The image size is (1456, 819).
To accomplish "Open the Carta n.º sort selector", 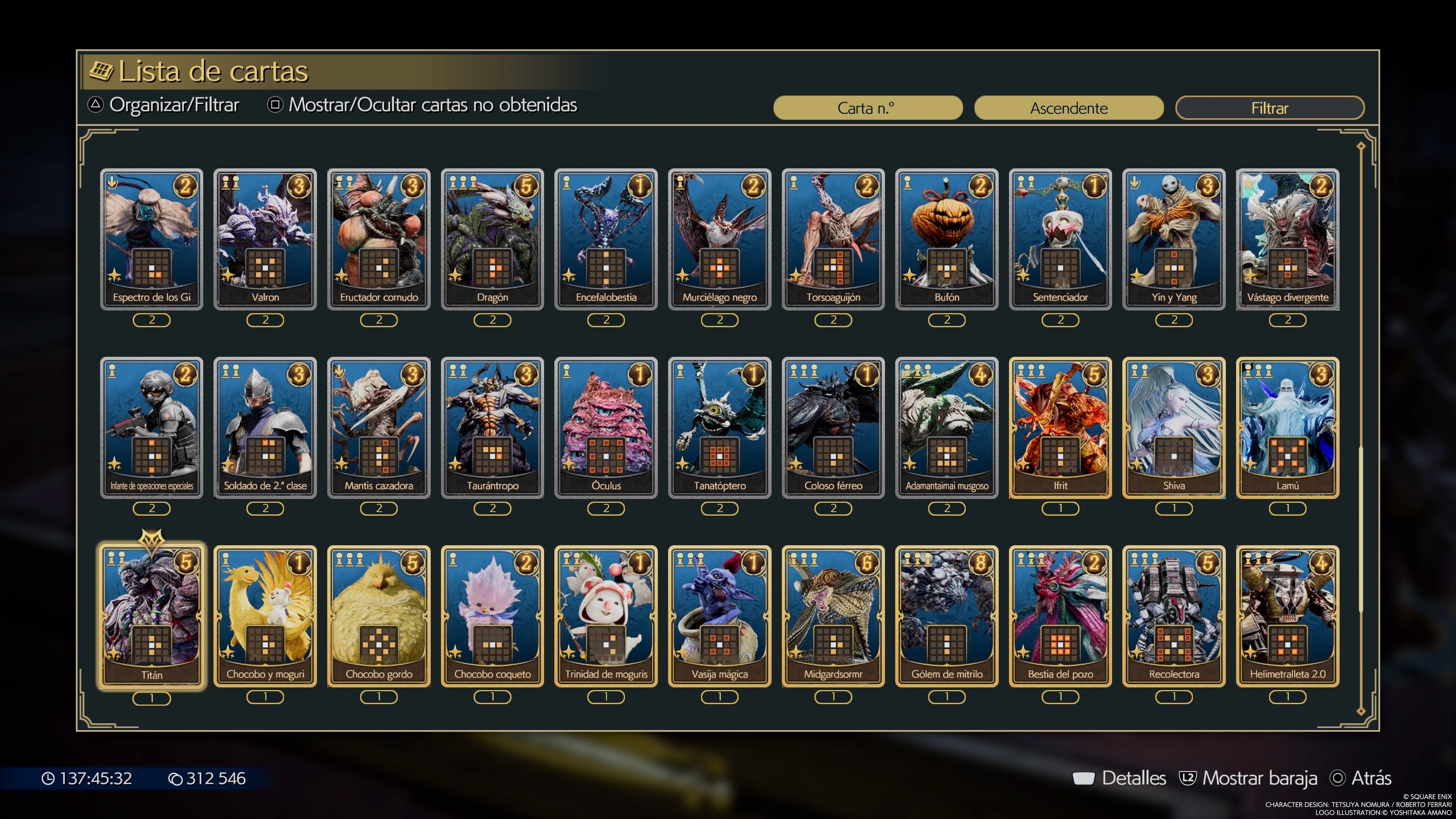I will pyautogui.click(x=867, y=107).
